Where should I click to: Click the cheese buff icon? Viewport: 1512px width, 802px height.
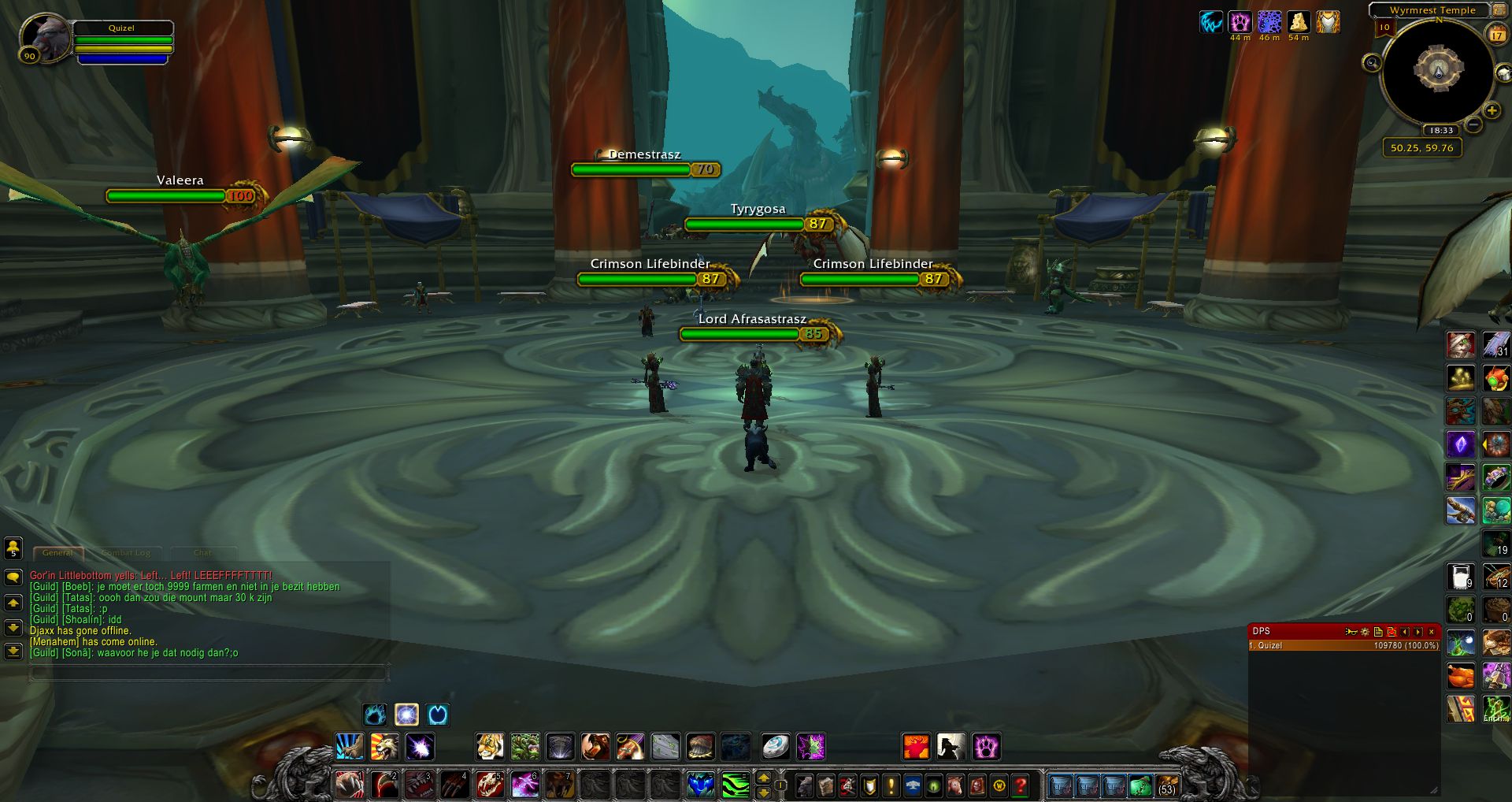[x=1299, y=22]
